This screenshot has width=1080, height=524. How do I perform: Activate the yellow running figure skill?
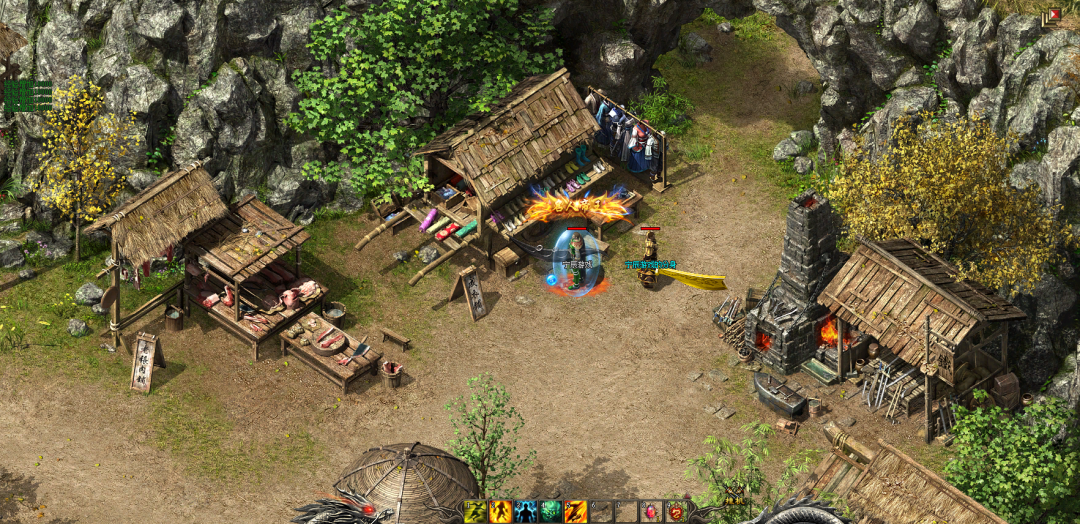point(475,512)
